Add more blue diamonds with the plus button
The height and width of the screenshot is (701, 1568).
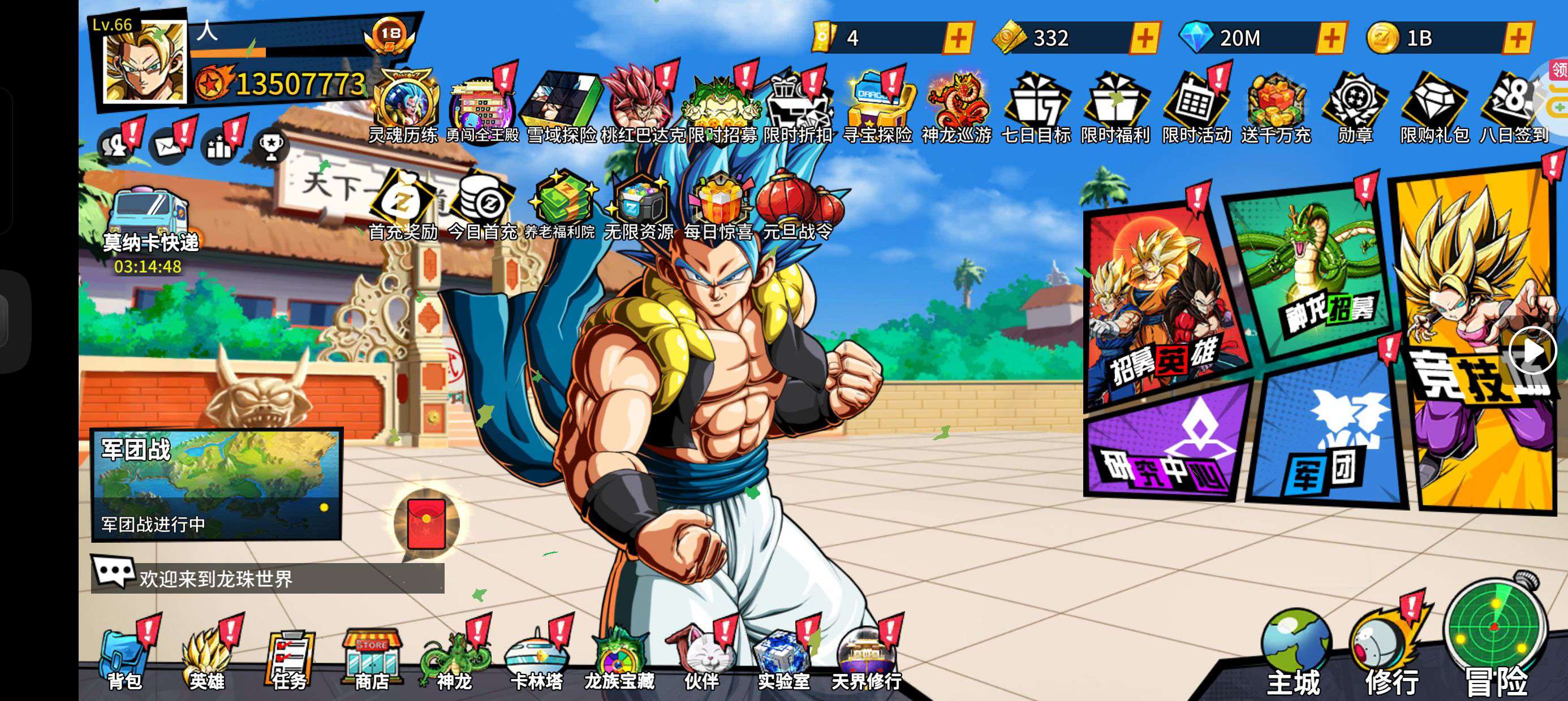[1330, 38]
